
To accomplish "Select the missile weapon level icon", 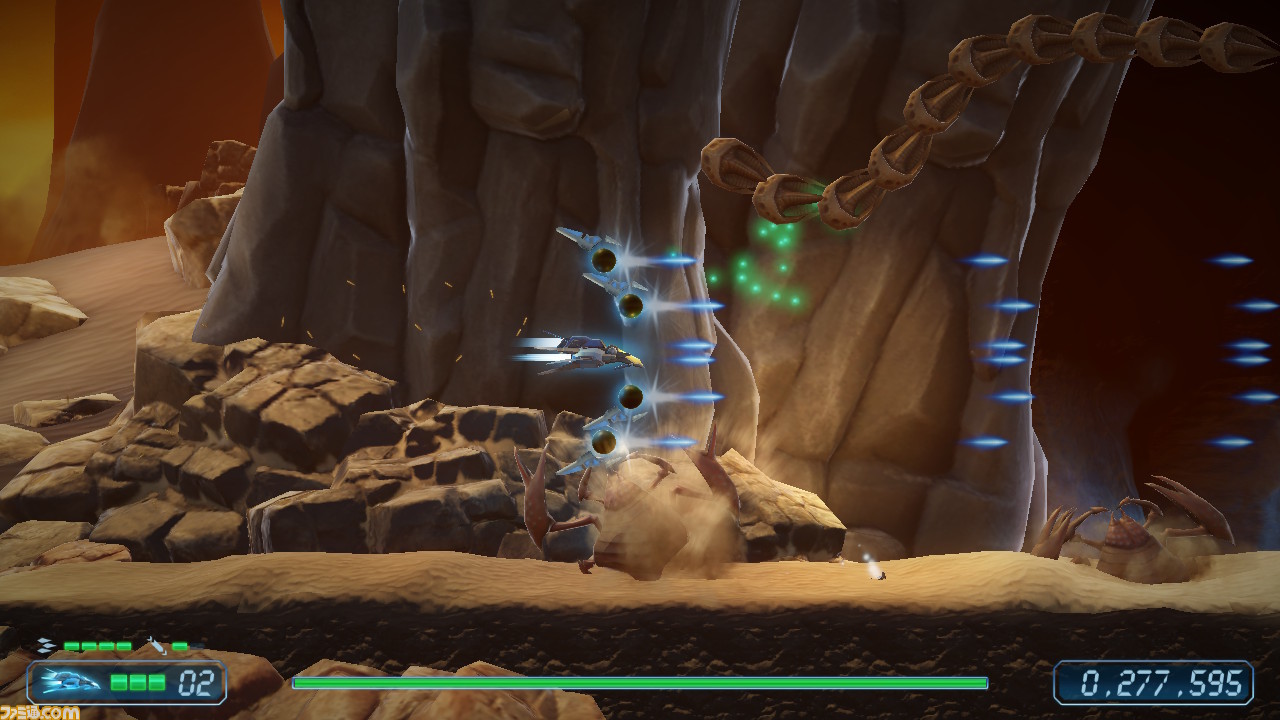I will pos(156,645).
